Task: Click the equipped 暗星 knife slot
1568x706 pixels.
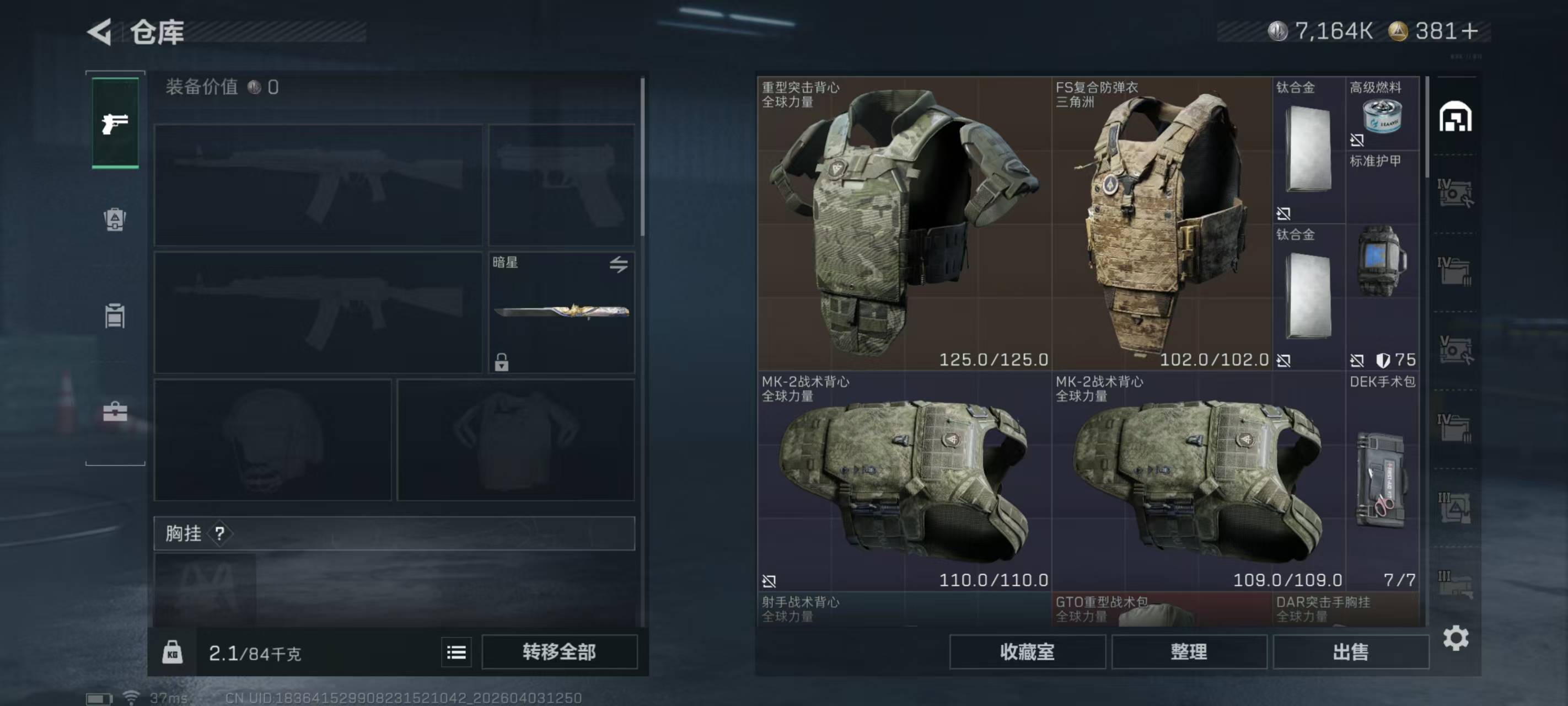Action: point(561,312)
